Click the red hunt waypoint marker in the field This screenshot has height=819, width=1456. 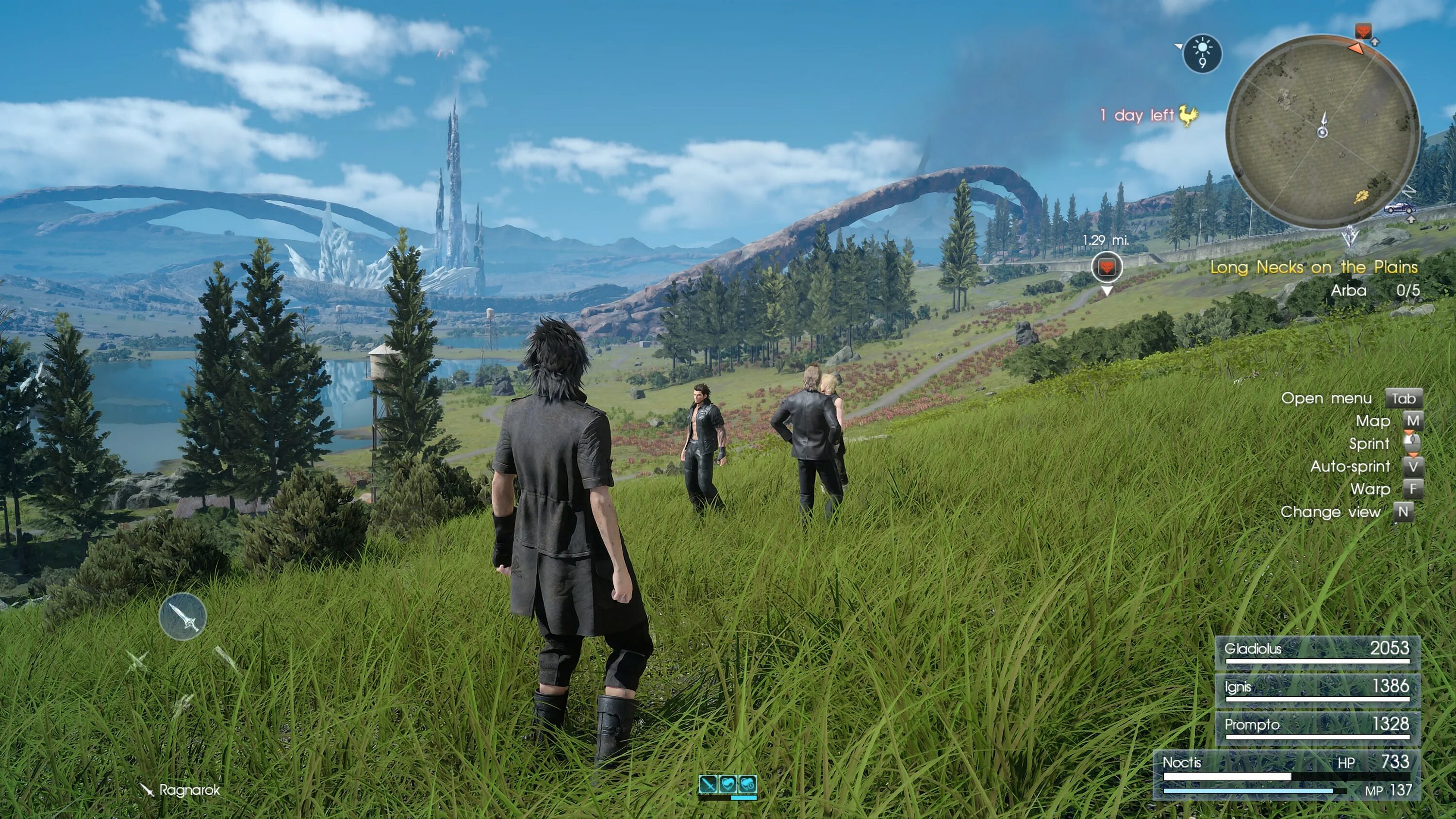point(1106,266)
